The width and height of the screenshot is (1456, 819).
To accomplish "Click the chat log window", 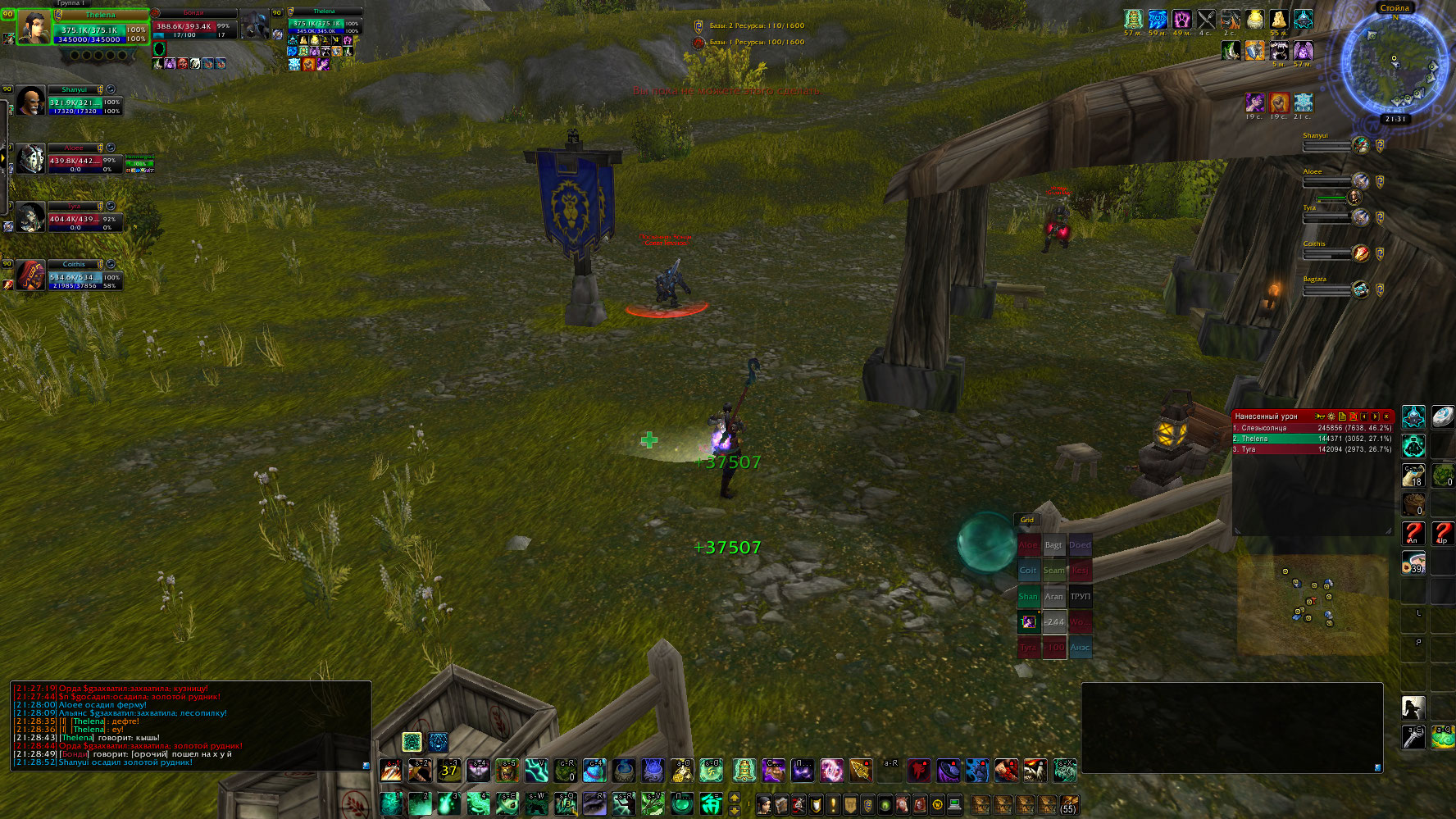I will [x=190, y=726].
